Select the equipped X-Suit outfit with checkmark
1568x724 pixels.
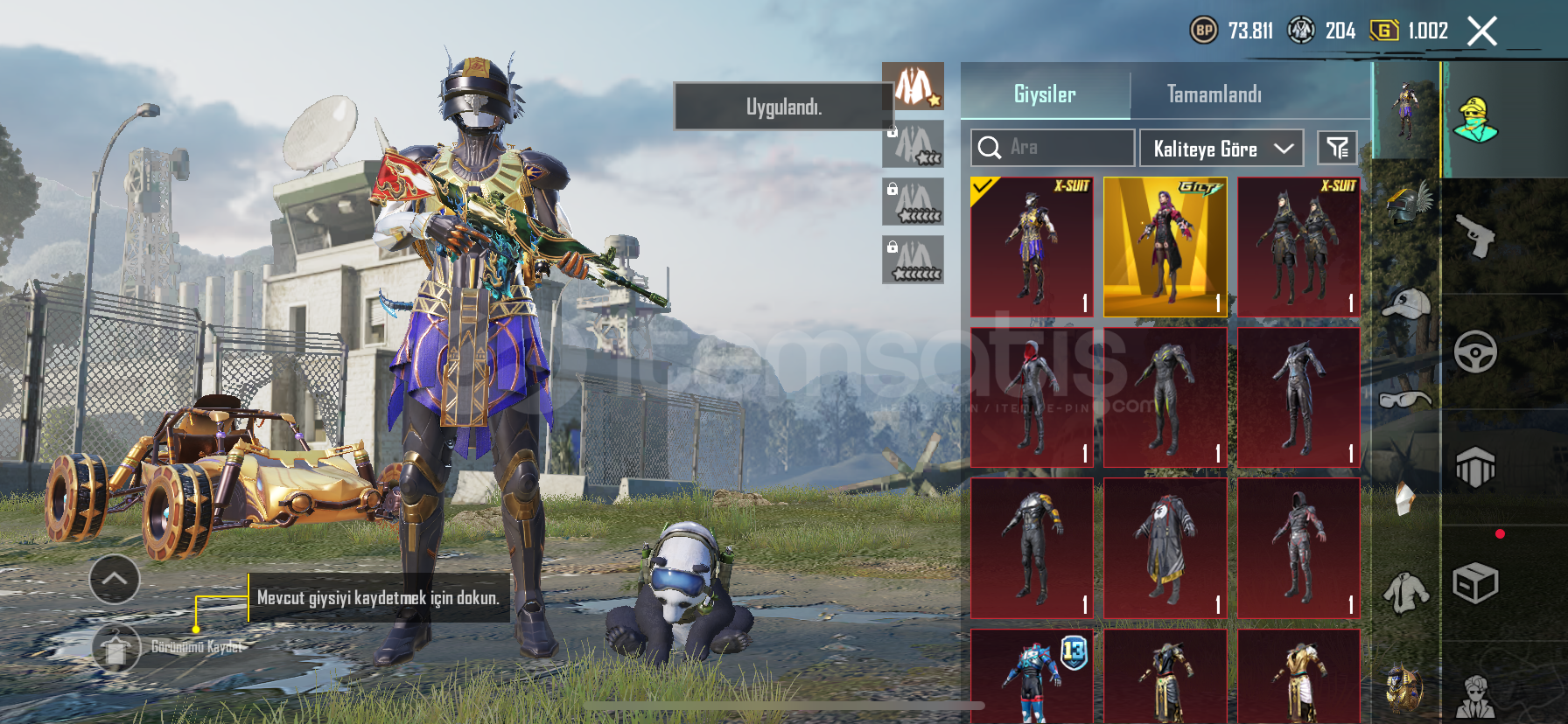[1032, 247]
